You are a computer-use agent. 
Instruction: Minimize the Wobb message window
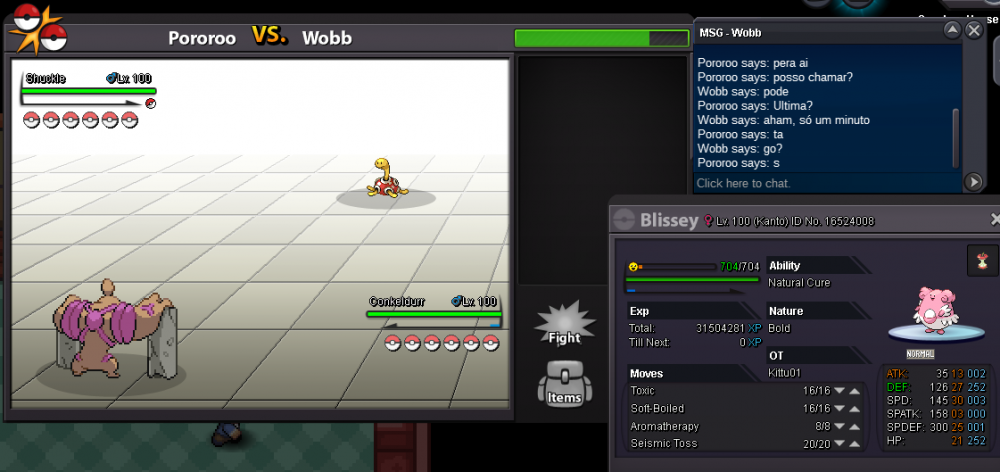click(953, 31)
